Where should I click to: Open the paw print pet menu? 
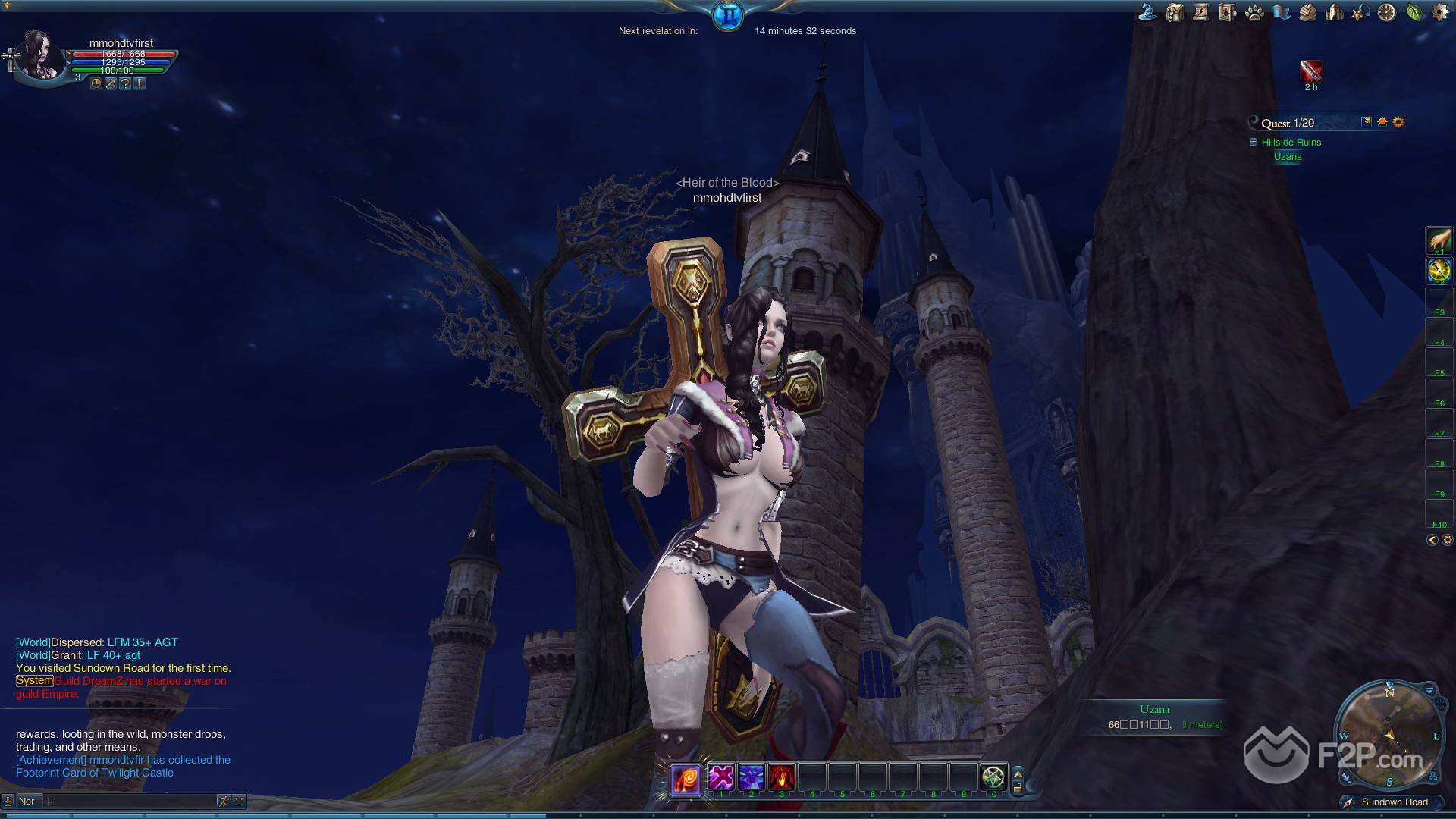pyautogui.click(x=1254, y=12)
